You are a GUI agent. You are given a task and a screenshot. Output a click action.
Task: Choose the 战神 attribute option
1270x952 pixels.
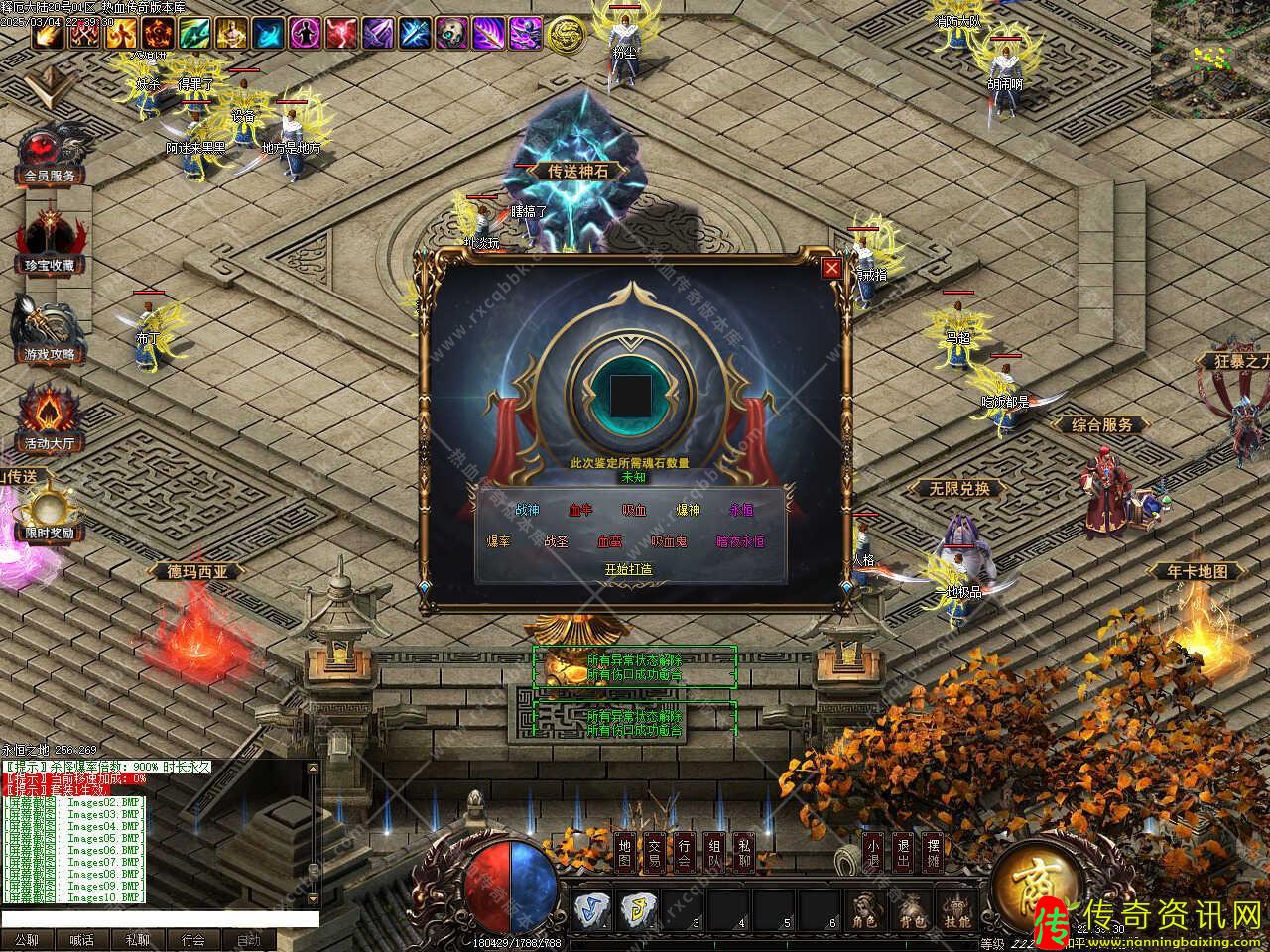pyautogui.click(x=528, y=510)
